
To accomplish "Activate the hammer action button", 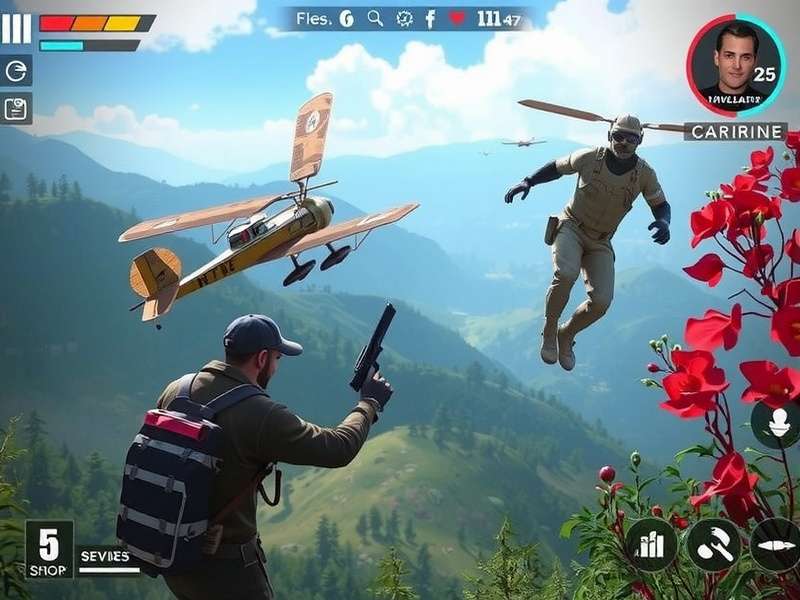I will tap(711, 545).
